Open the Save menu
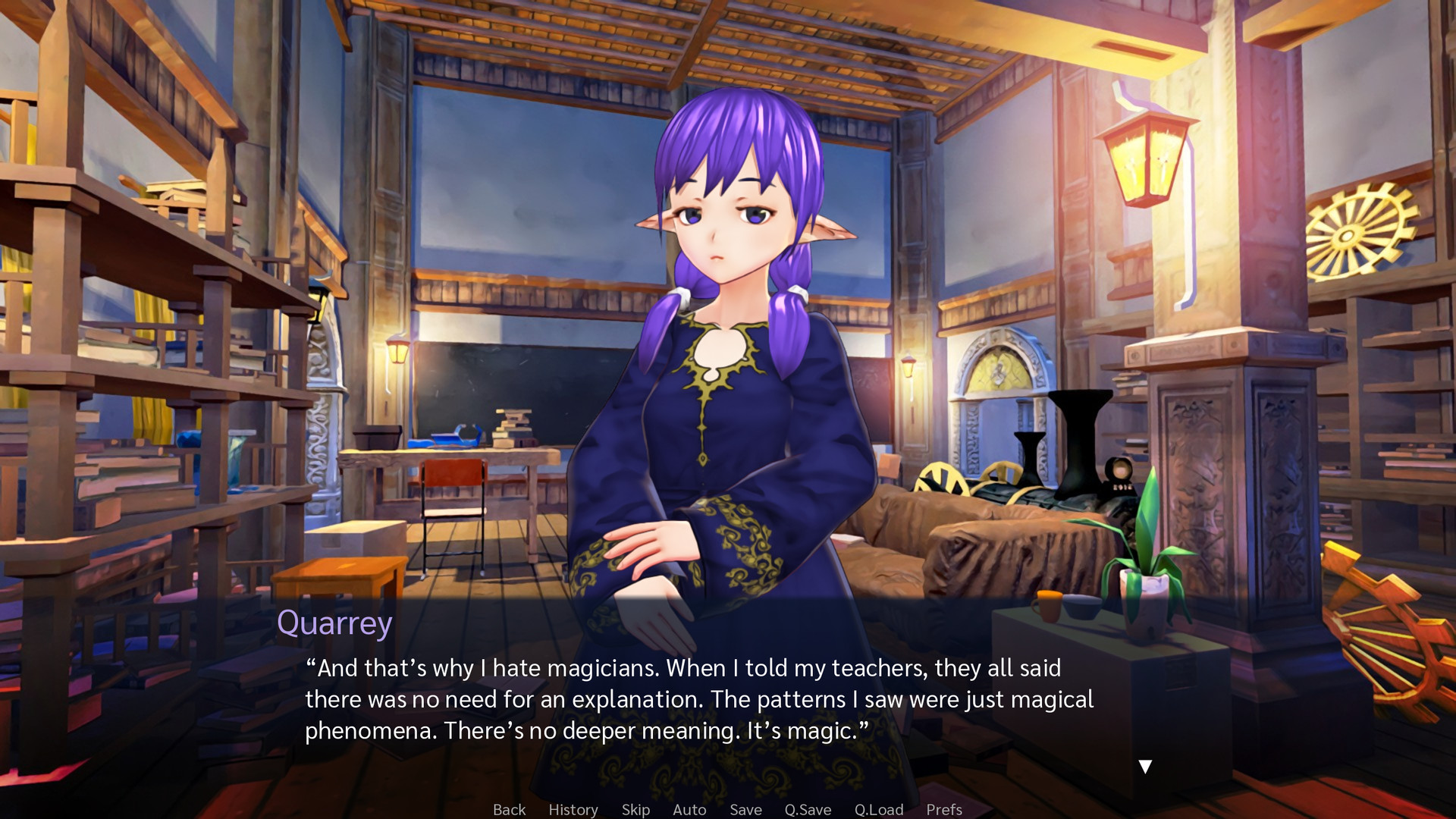This screenshot has height=819, width=1456. [x=745, y=809]
